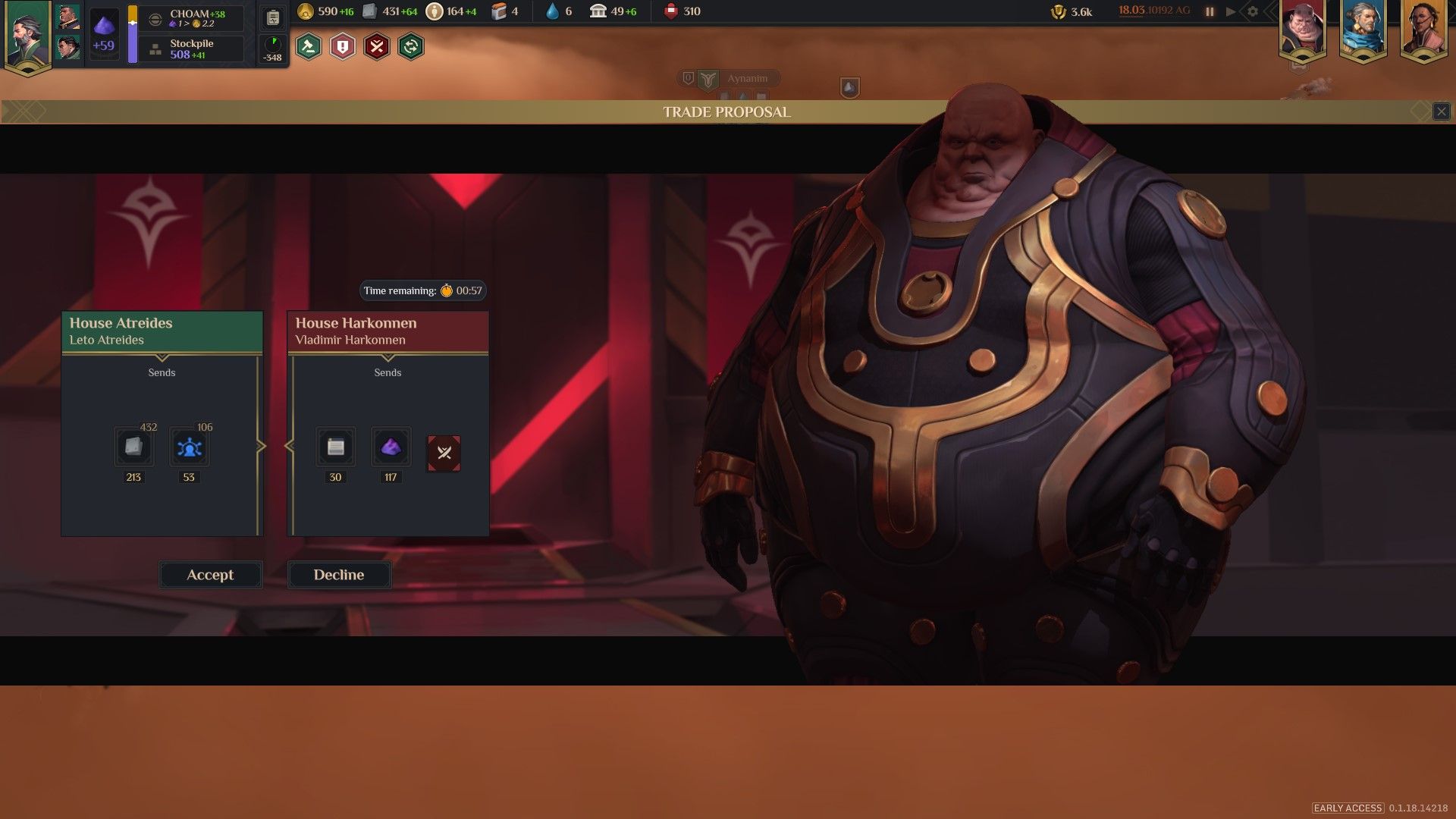Open the Leto Atreides leader portrait

coord(27,35)
